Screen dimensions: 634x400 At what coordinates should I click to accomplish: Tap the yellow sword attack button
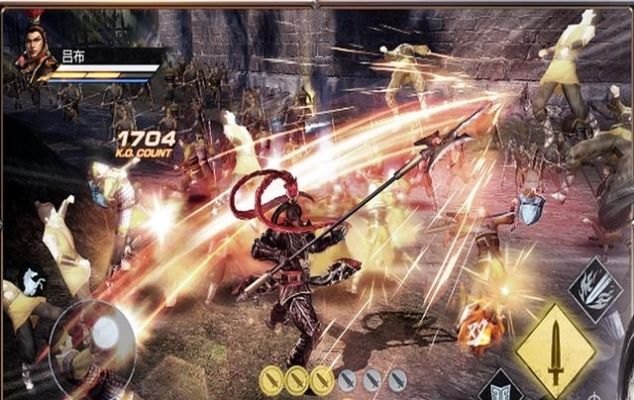(x=555, y=350)
